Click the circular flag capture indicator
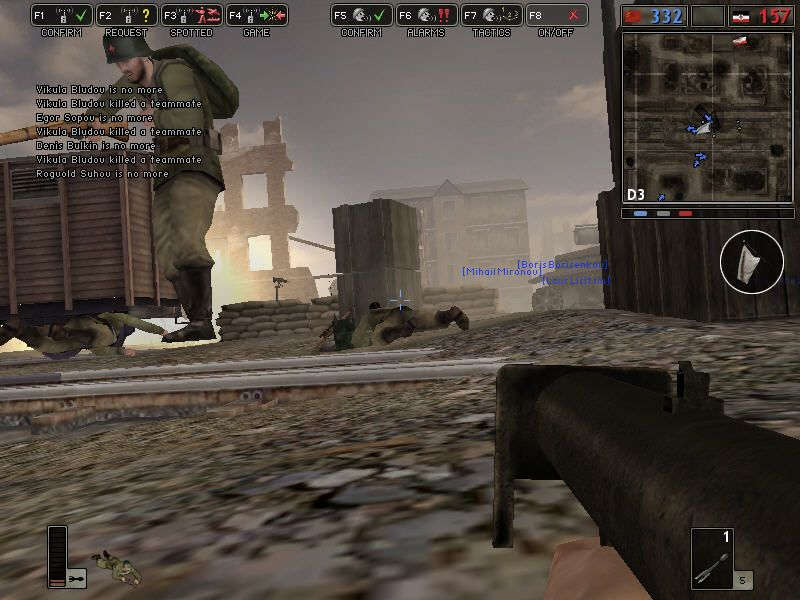Screen dimensions: 800x600 (x=751, y=262)
